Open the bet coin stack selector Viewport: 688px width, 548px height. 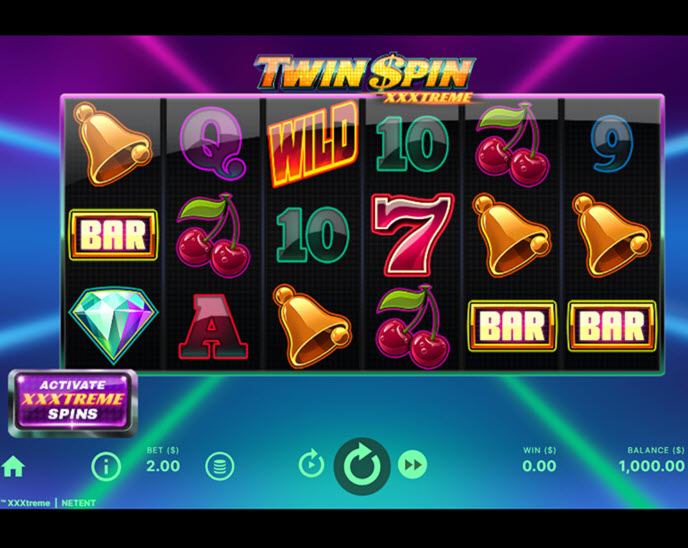(220, 466)
